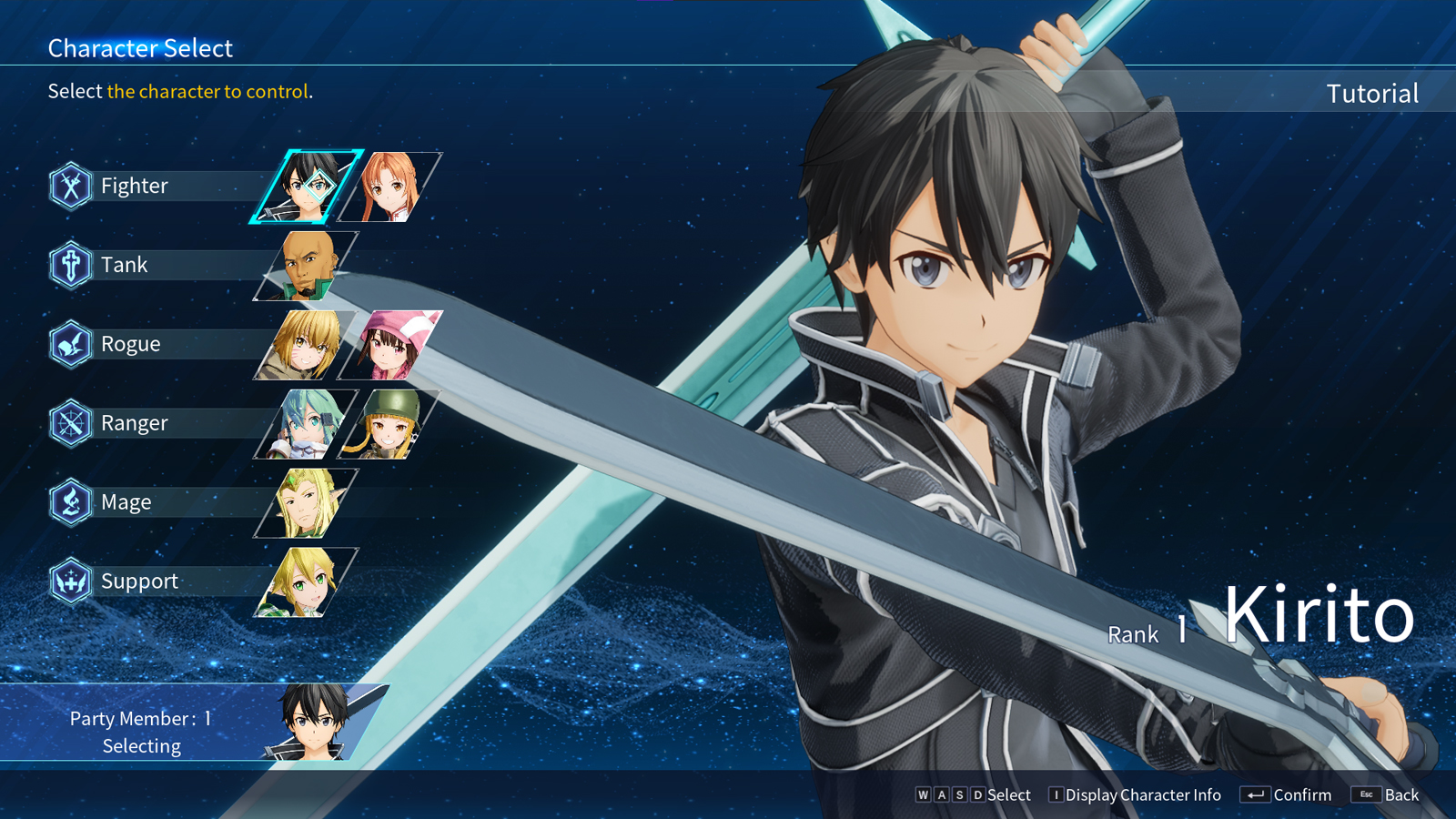Click the Fighter class crossed-swords icon
Screen dimensions: 1456x819
click(69, 186)
